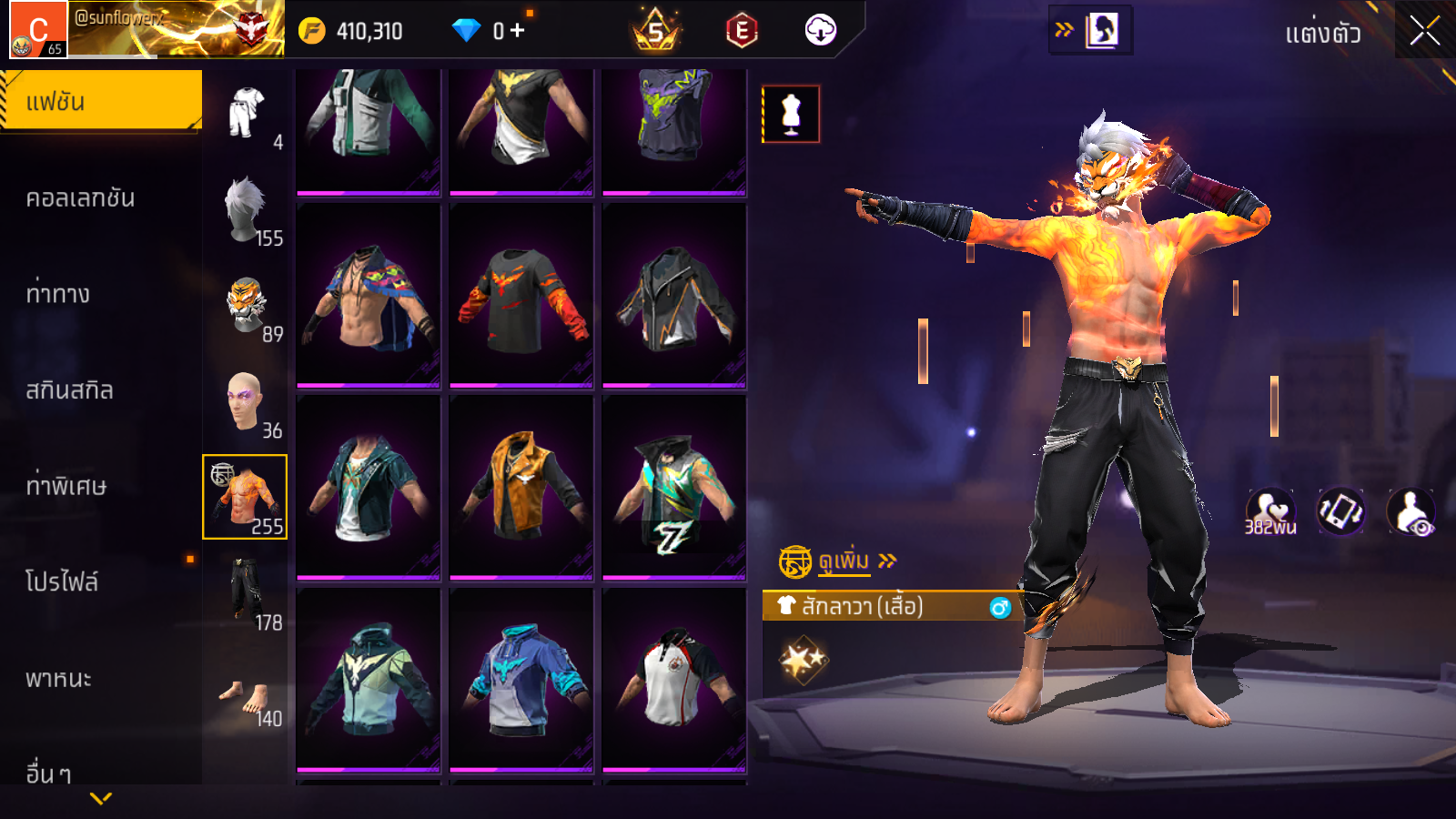
Task: Select the white baseball jersey top
Action: (674, 679)
